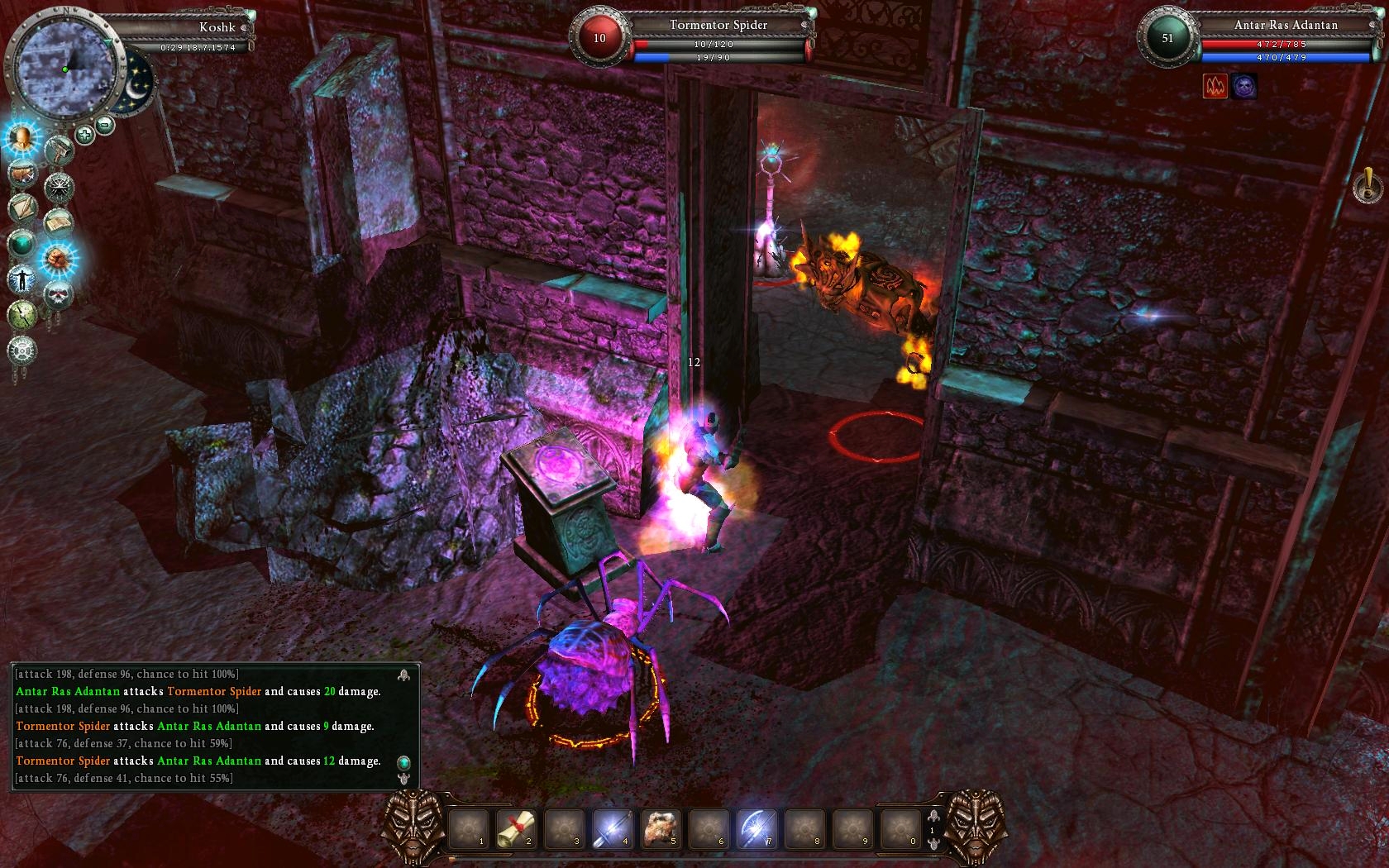Toggle the glowing fist combat icon
This screenshot has width=1389, height=868.
pos(58,259)
